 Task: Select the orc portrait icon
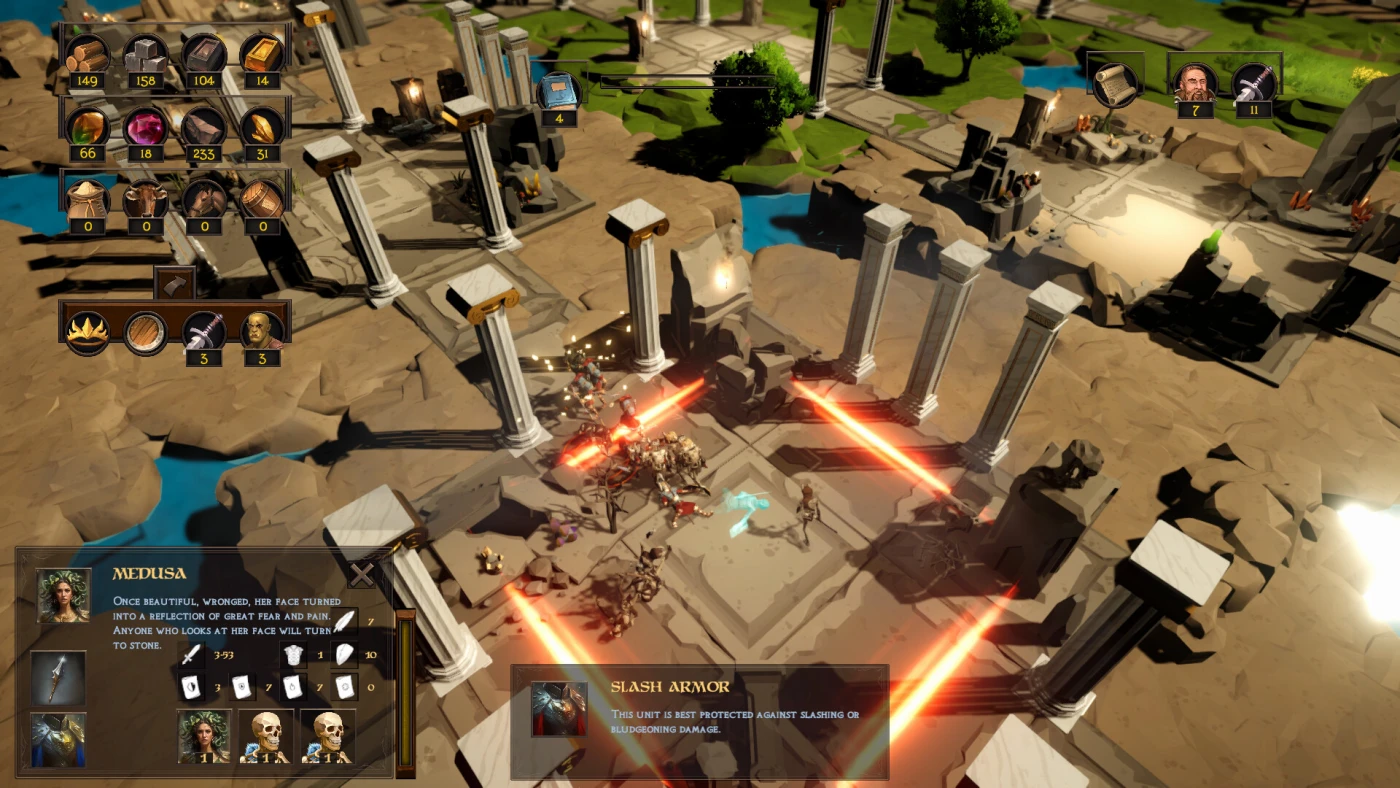[x=262, y=330]
